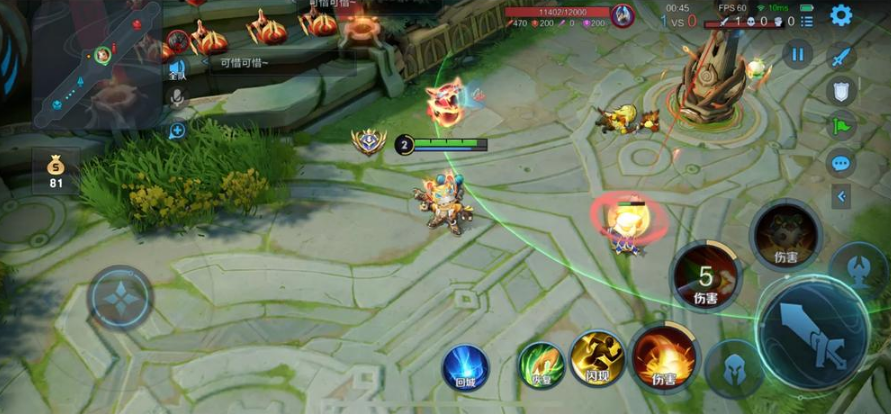Tap the shield retreat signal button

[x=842, y=91]
